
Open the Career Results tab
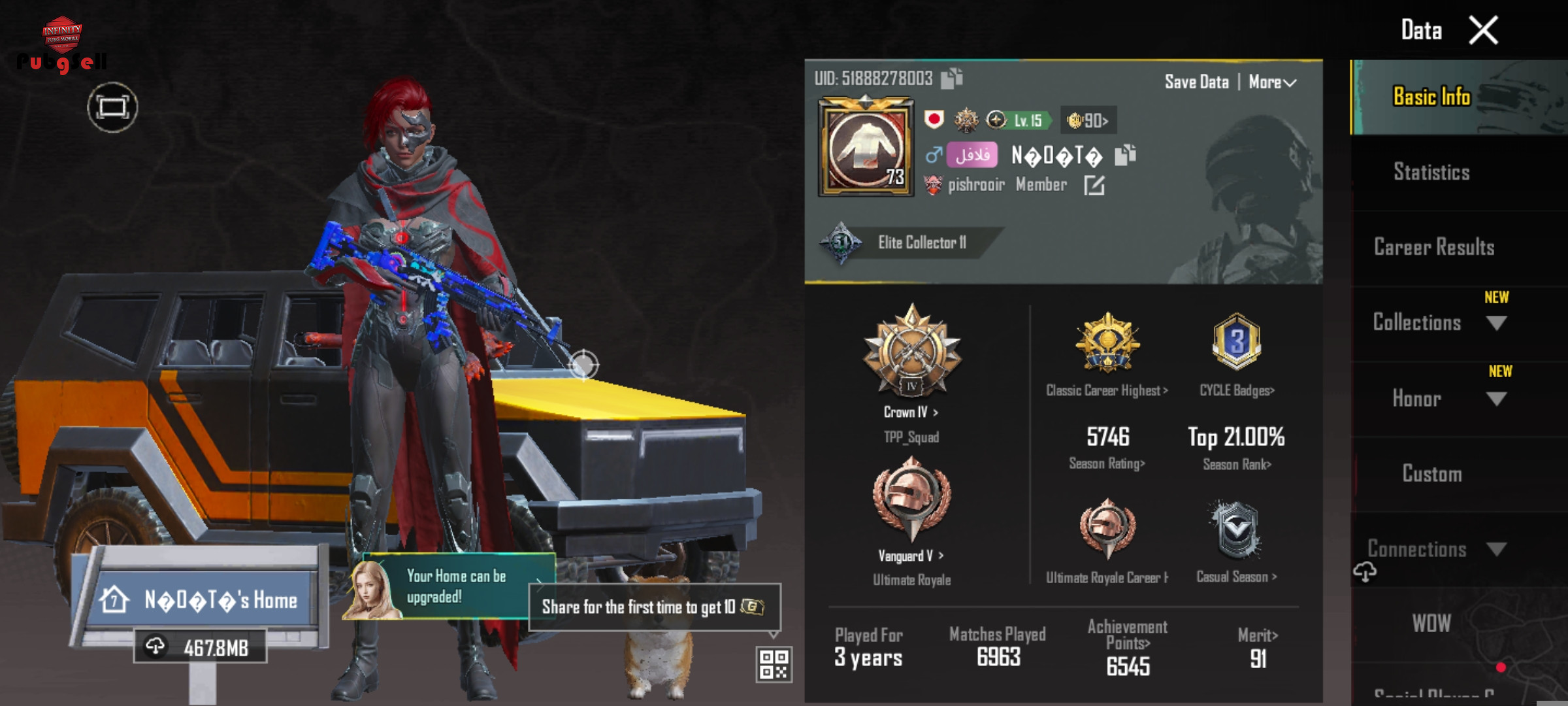coord(1434,247)
